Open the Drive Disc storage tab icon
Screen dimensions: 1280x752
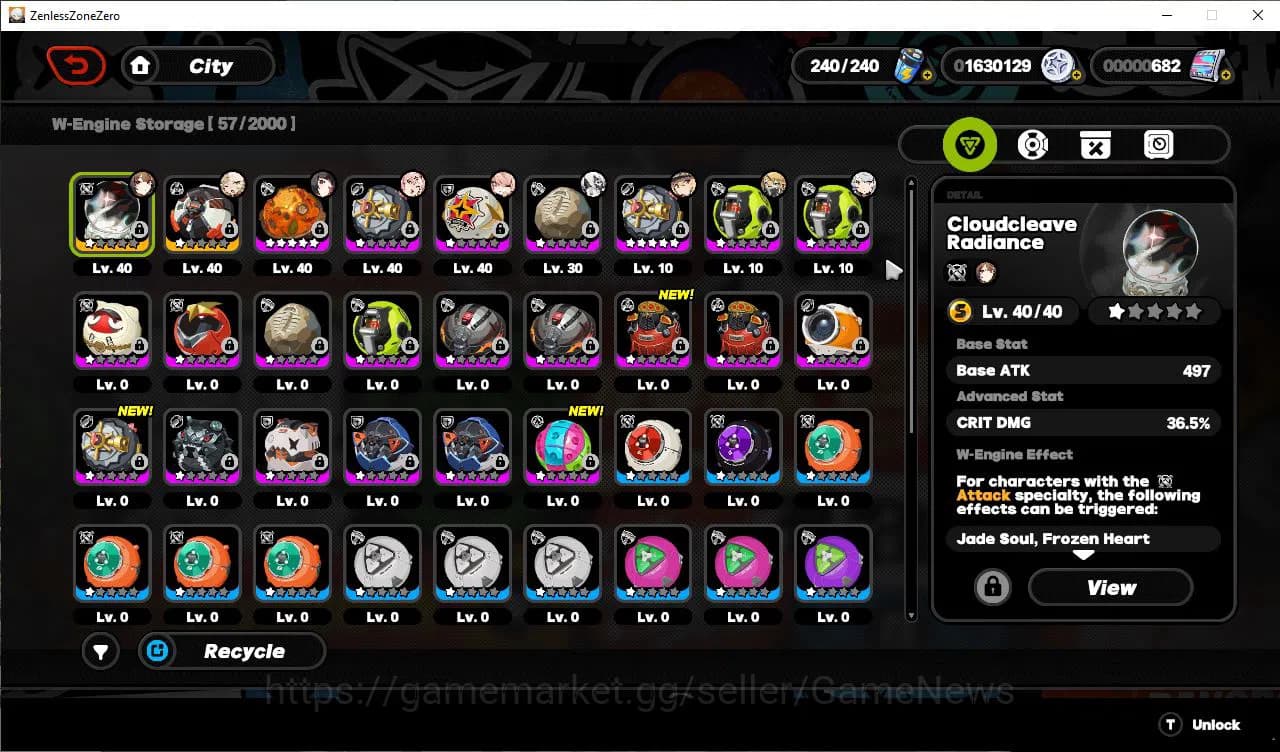1033,144
